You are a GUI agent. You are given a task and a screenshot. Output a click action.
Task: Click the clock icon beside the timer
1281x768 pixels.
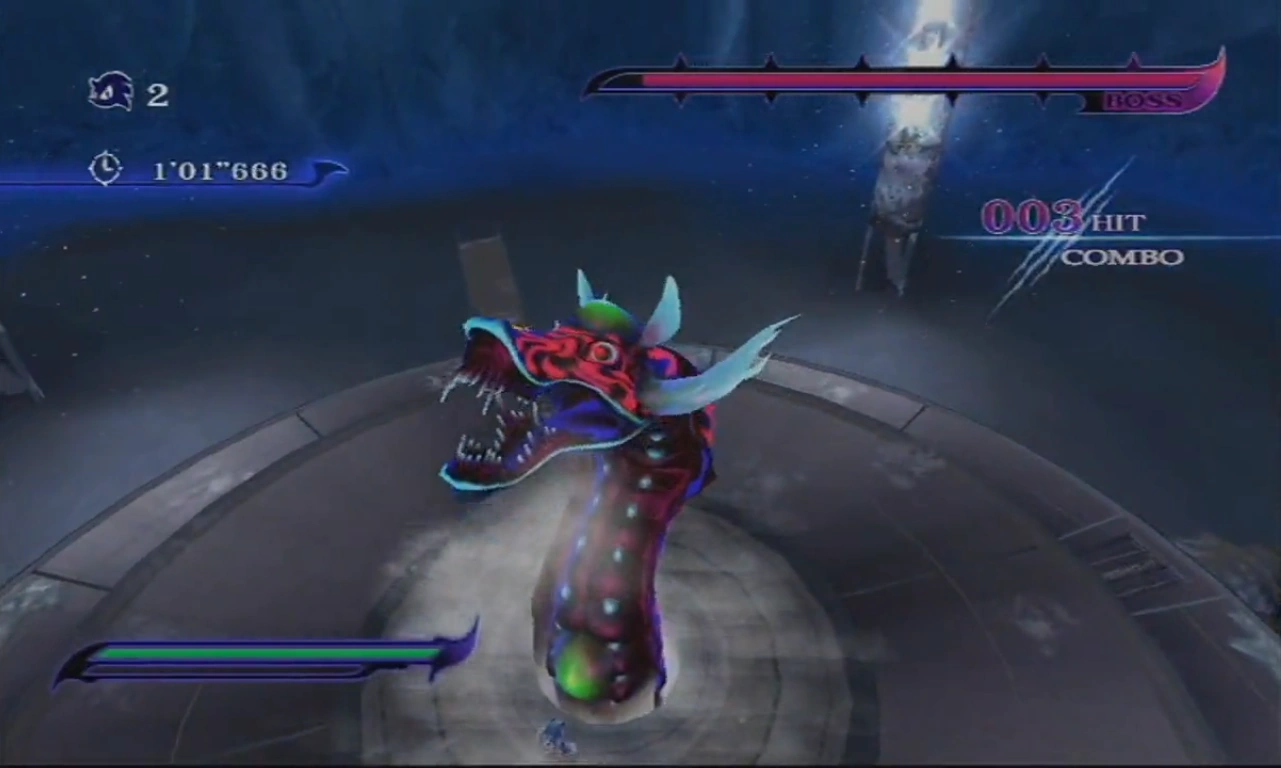(105, 168)
